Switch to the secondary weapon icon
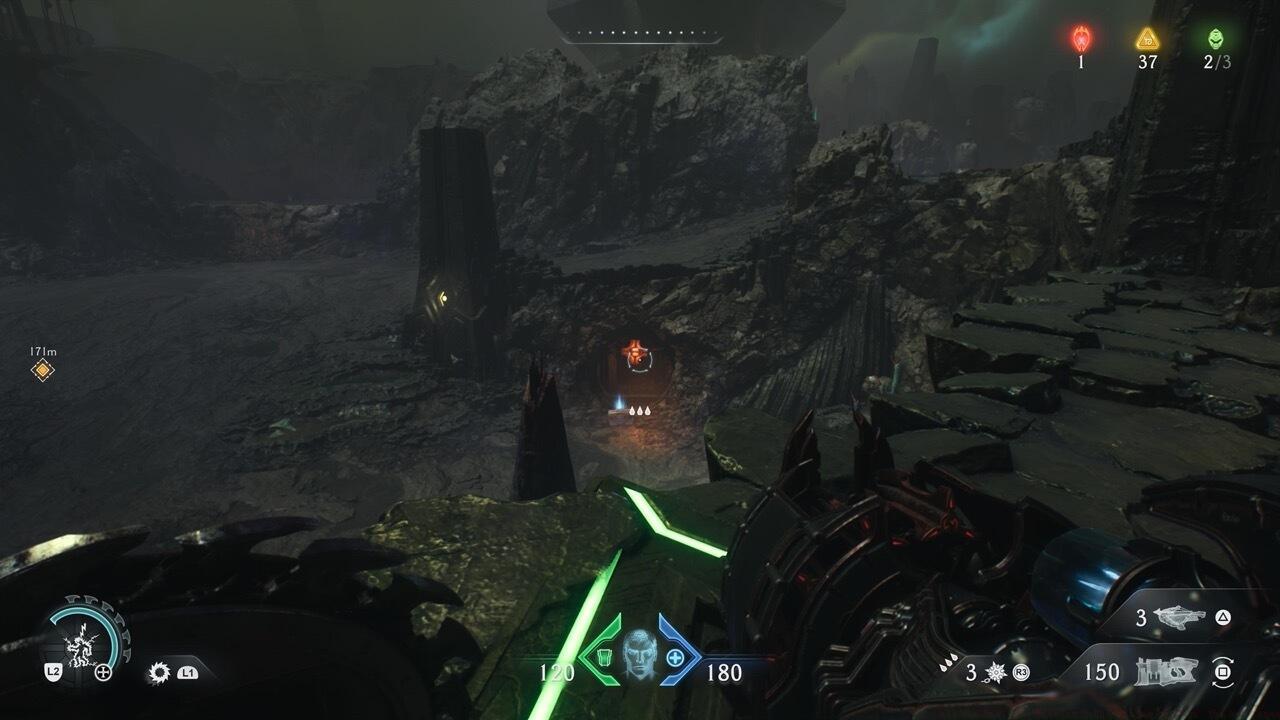1280x720 pixels. pyautogui.click(x=1180, y=618)
